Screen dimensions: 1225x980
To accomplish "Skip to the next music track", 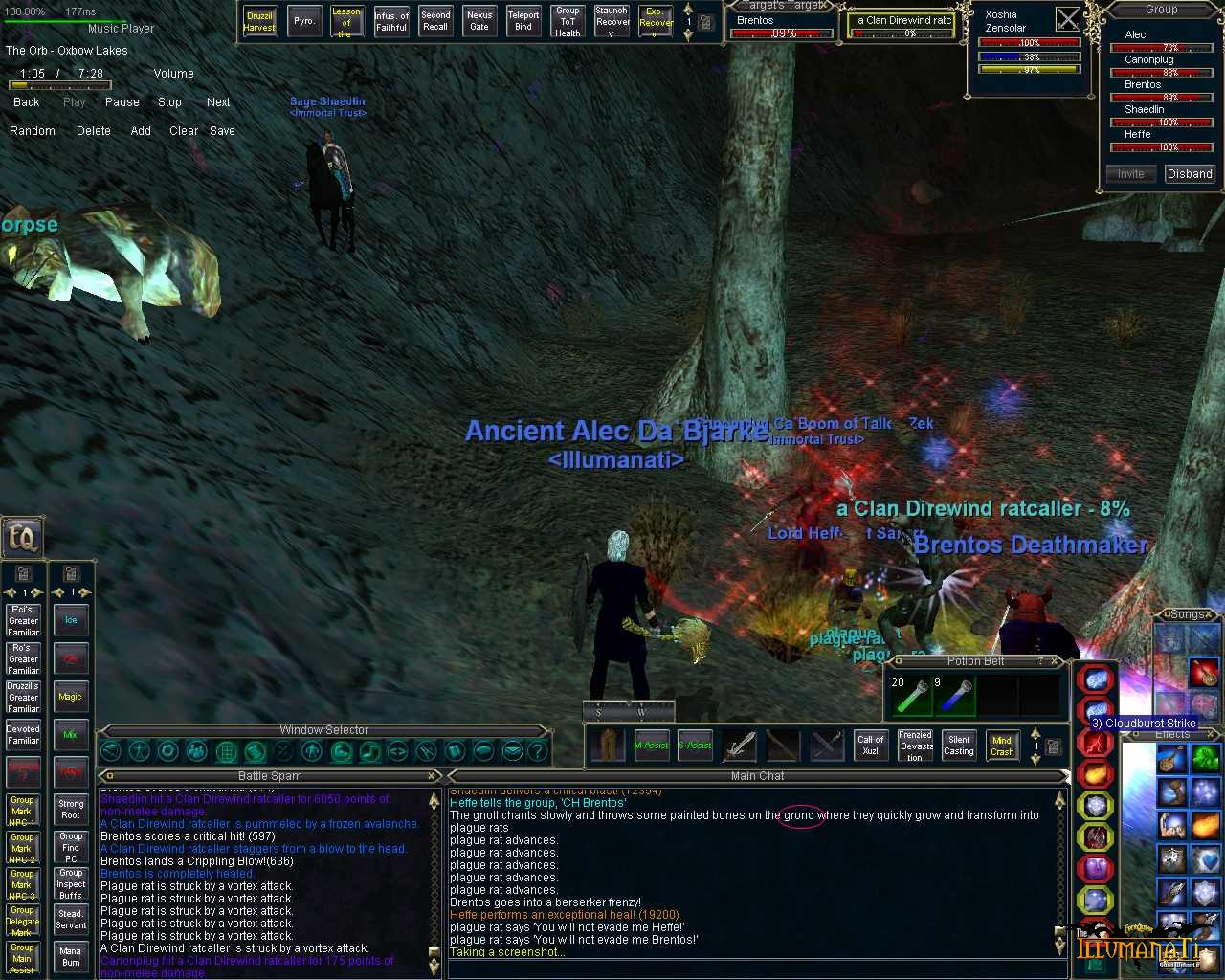I will [218, 102].
